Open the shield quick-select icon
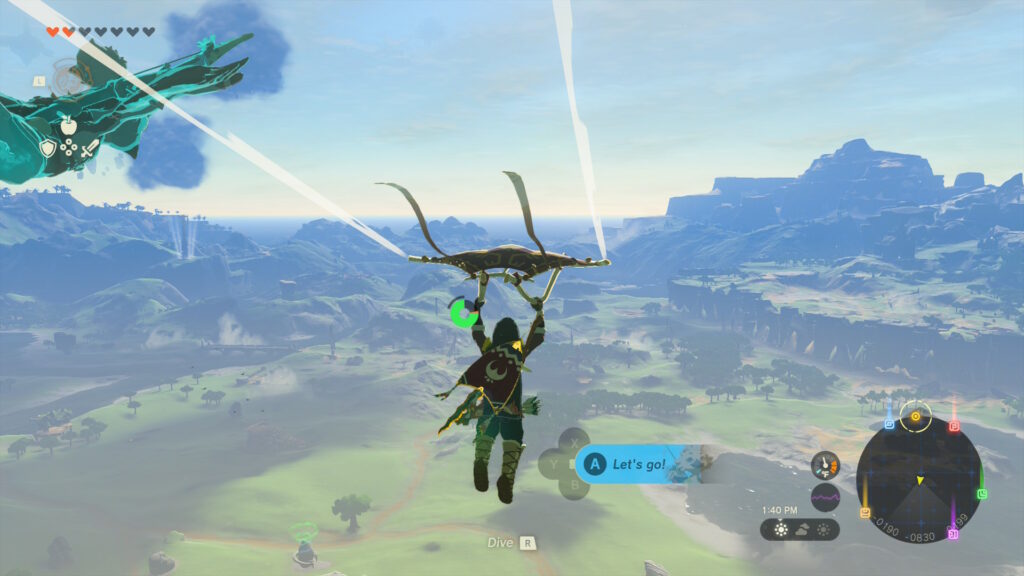This screenshot has height=576, width=1024. (x=47, y=148)
